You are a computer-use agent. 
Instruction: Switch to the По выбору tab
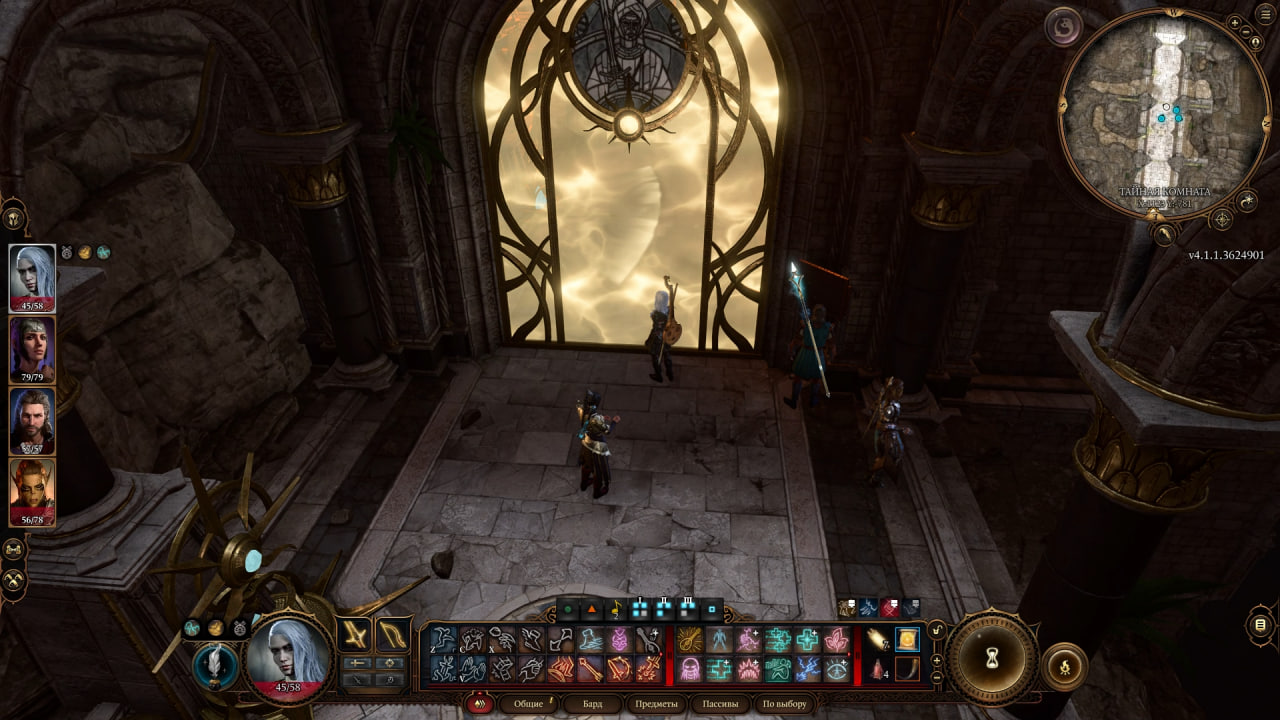(x=783, y=704)
